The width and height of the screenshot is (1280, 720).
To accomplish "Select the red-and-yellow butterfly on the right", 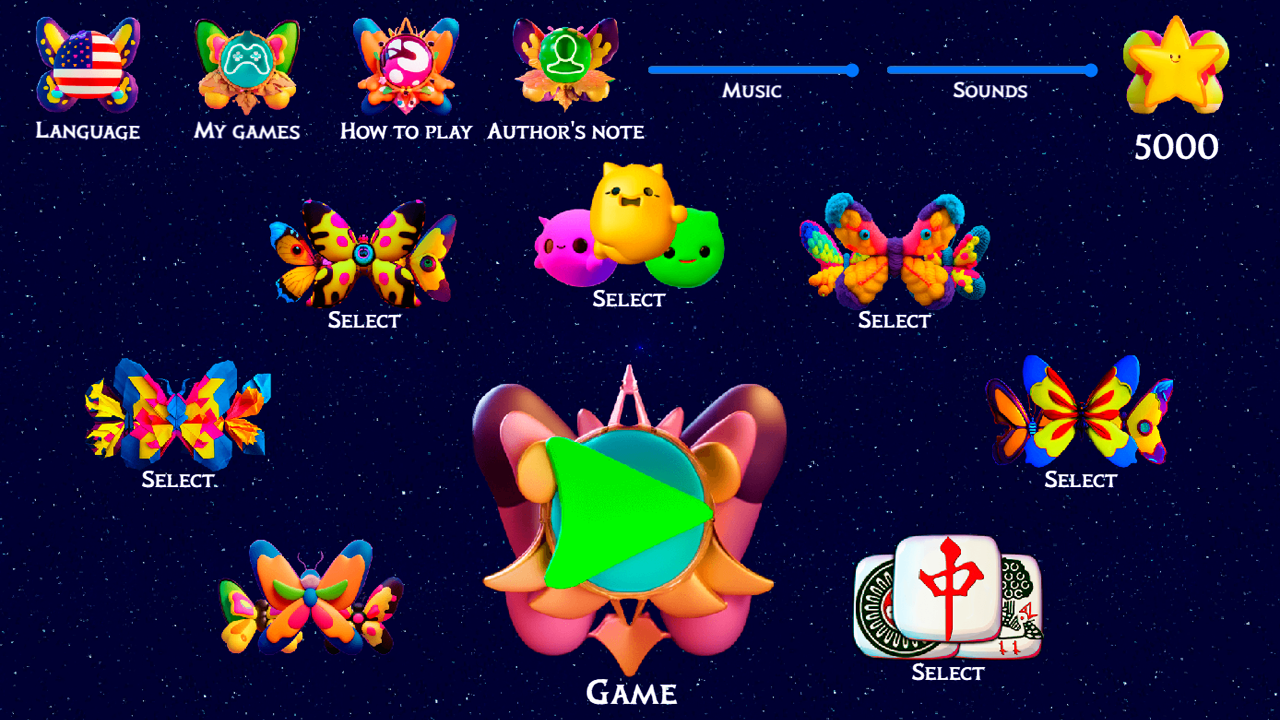I will [x=1080, y=415].
